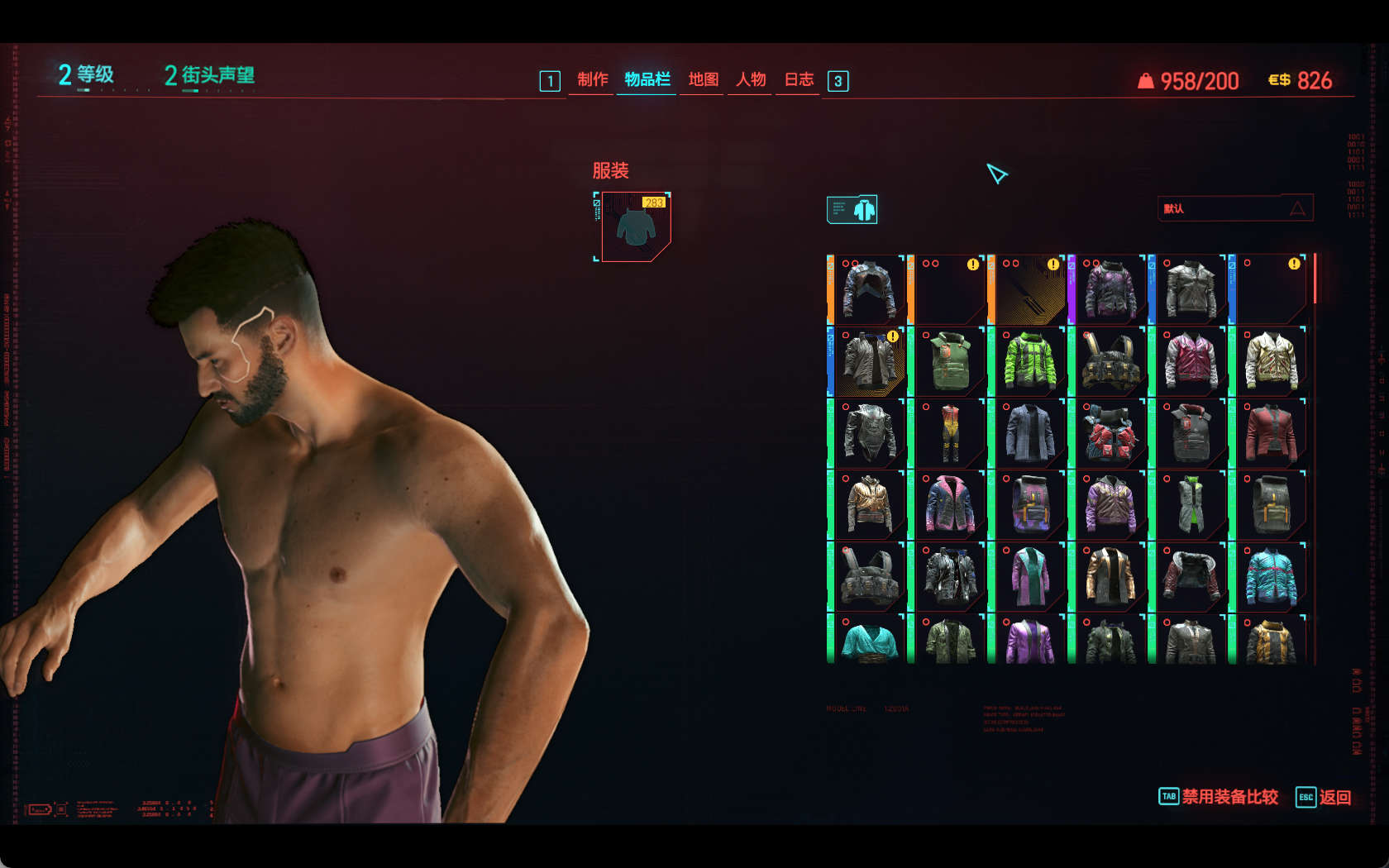Open the 人物 character tab
This screenshot has height=868, width=1389.
751,79
